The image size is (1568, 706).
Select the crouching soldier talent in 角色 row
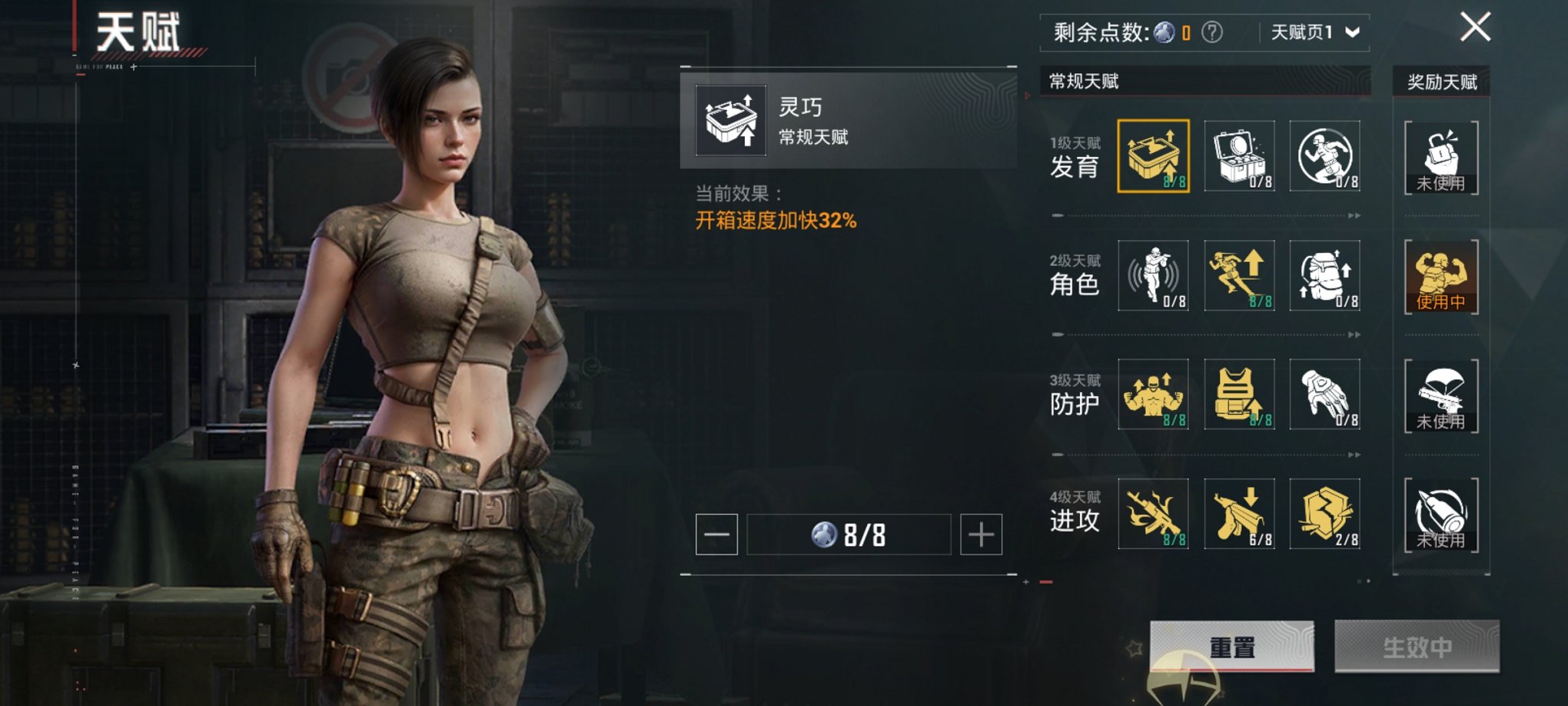pos(1152,275)
